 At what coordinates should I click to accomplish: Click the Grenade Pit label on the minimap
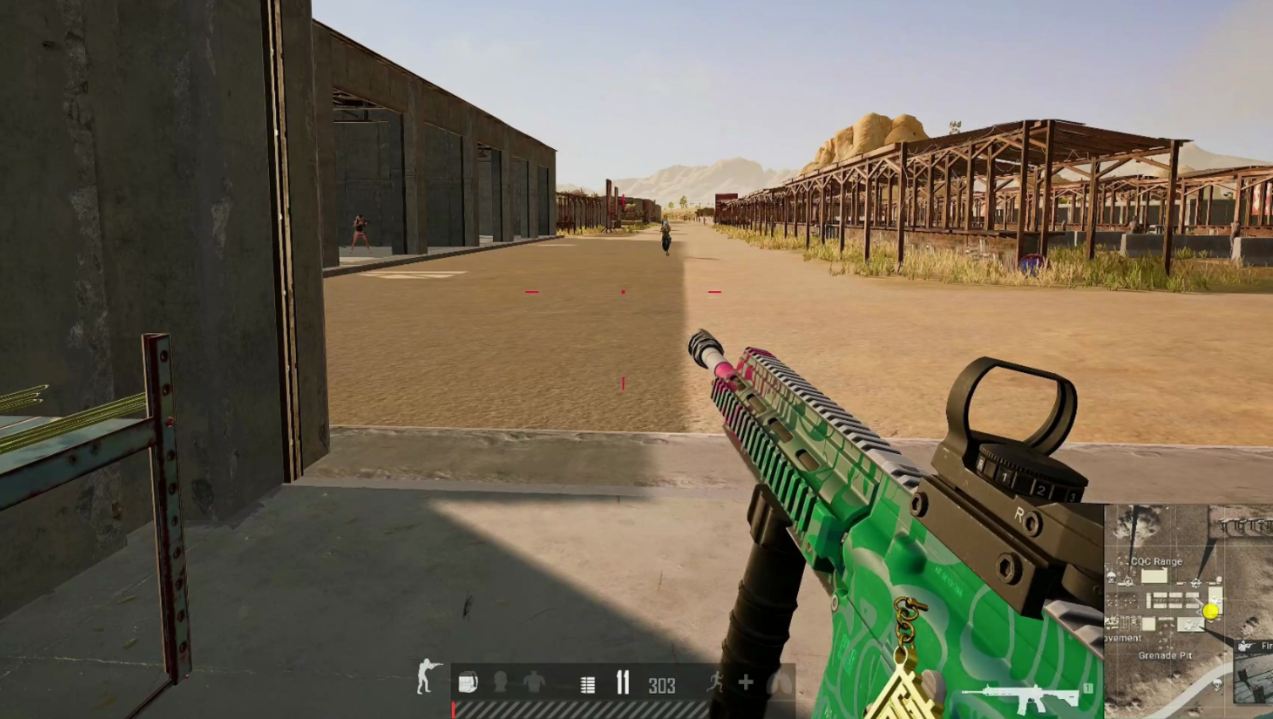(x=1163, y=656)
